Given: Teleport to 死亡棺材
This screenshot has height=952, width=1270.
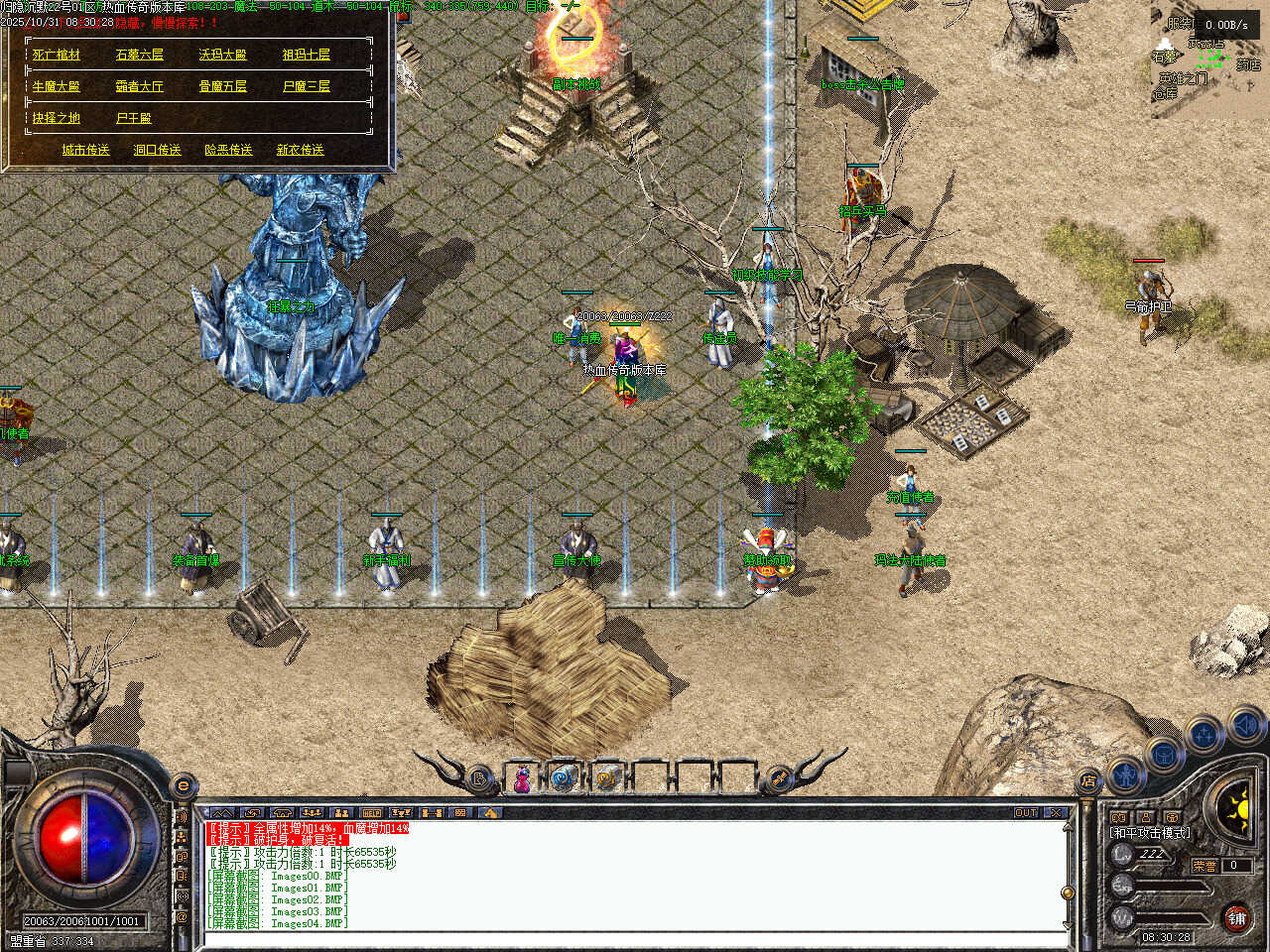Looking at the screenshot, I should 57,56.
